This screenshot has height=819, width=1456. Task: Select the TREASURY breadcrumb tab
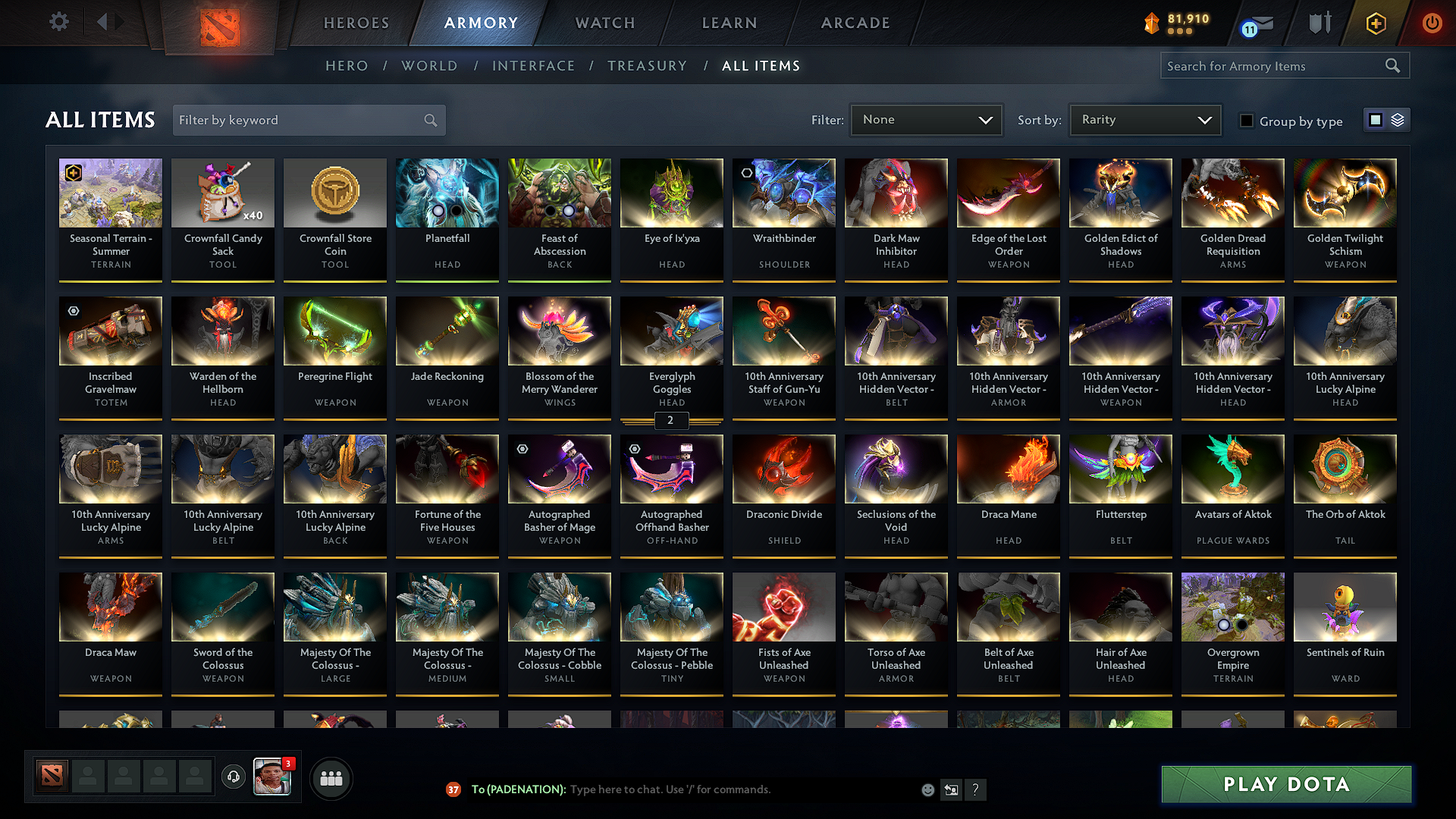coord(647,66)
